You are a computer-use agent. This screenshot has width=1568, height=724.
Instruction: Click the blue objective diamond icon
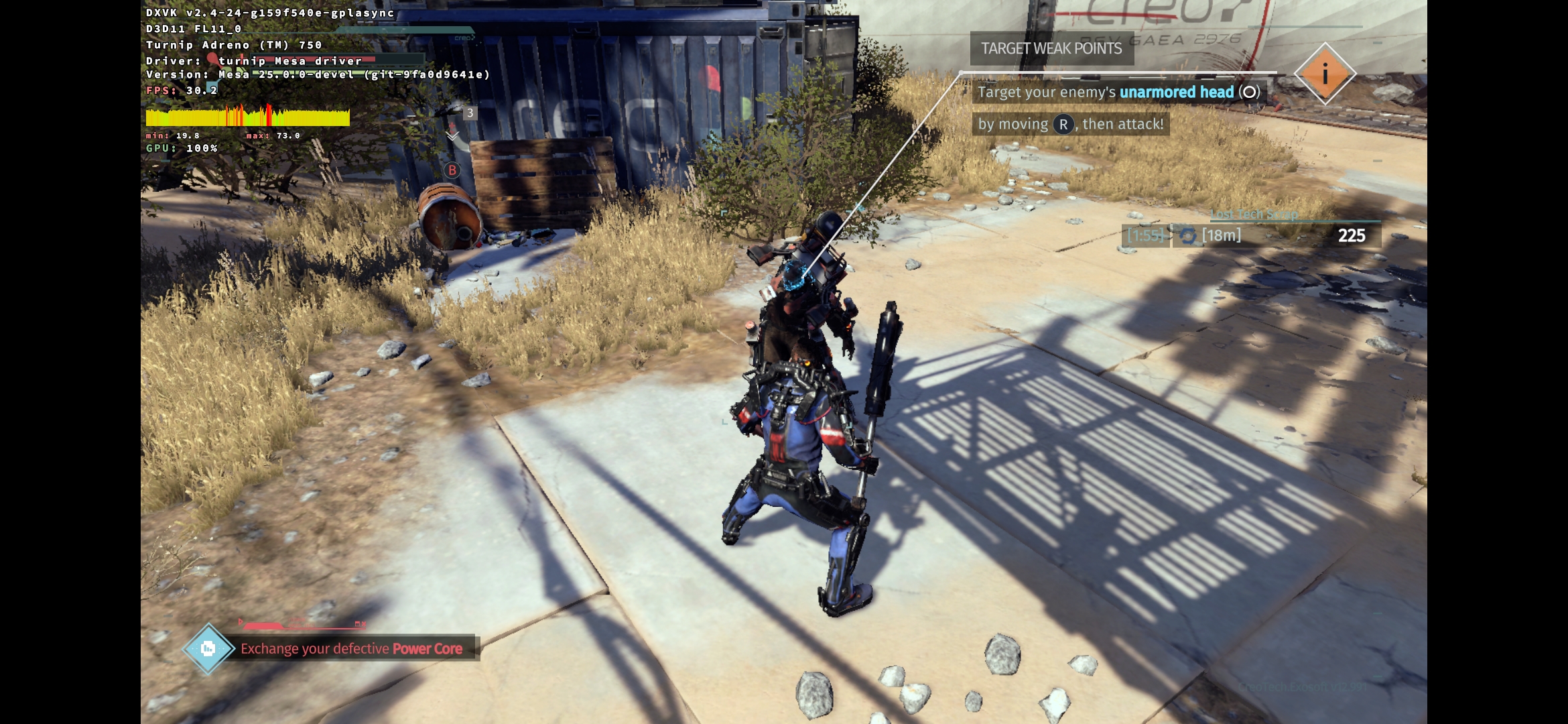pyautogui.click(x=208, y=648)
